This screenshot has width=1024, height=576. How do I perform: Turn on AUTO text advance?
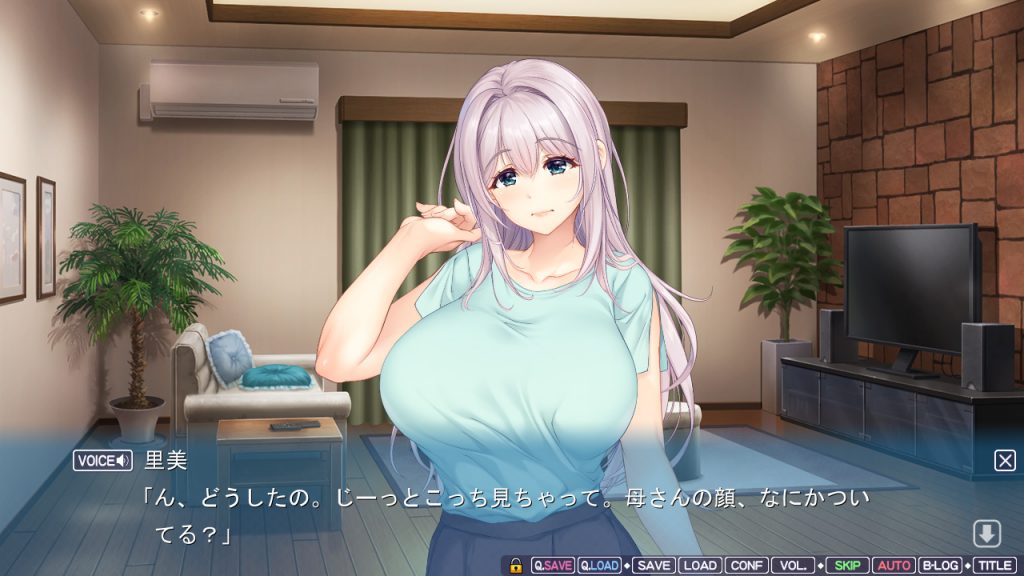point(893,565)
